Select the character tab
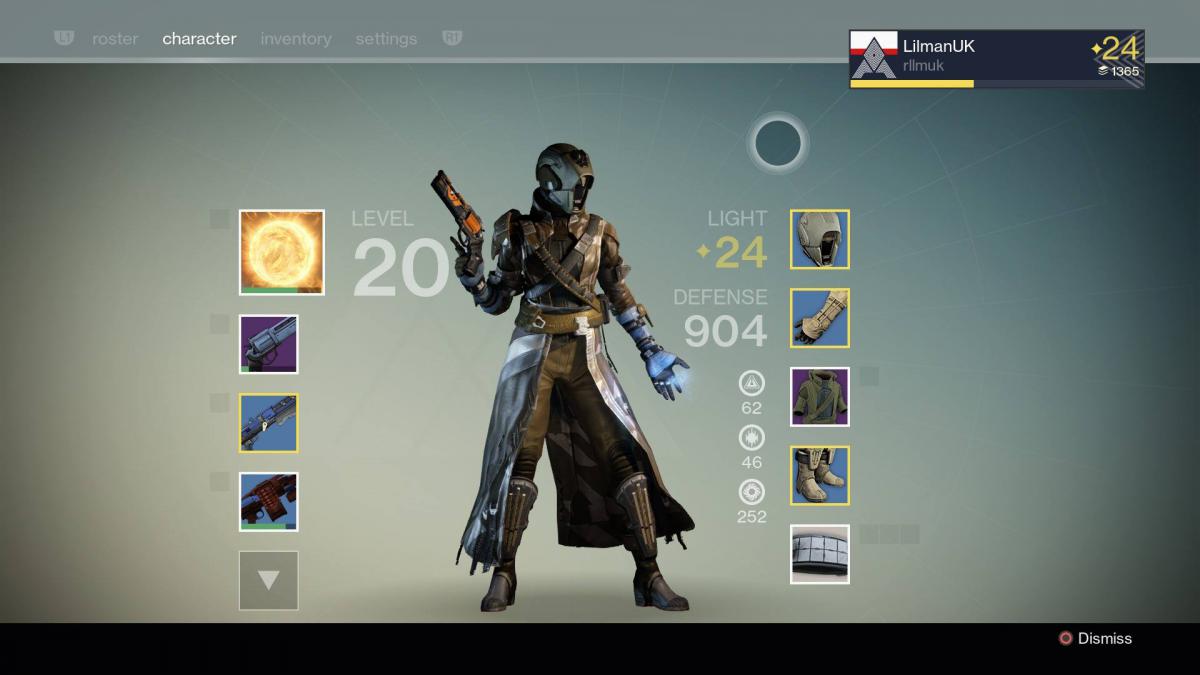Image resolution: width=1200 pixels, height=675 pixels. pos(199,39)
